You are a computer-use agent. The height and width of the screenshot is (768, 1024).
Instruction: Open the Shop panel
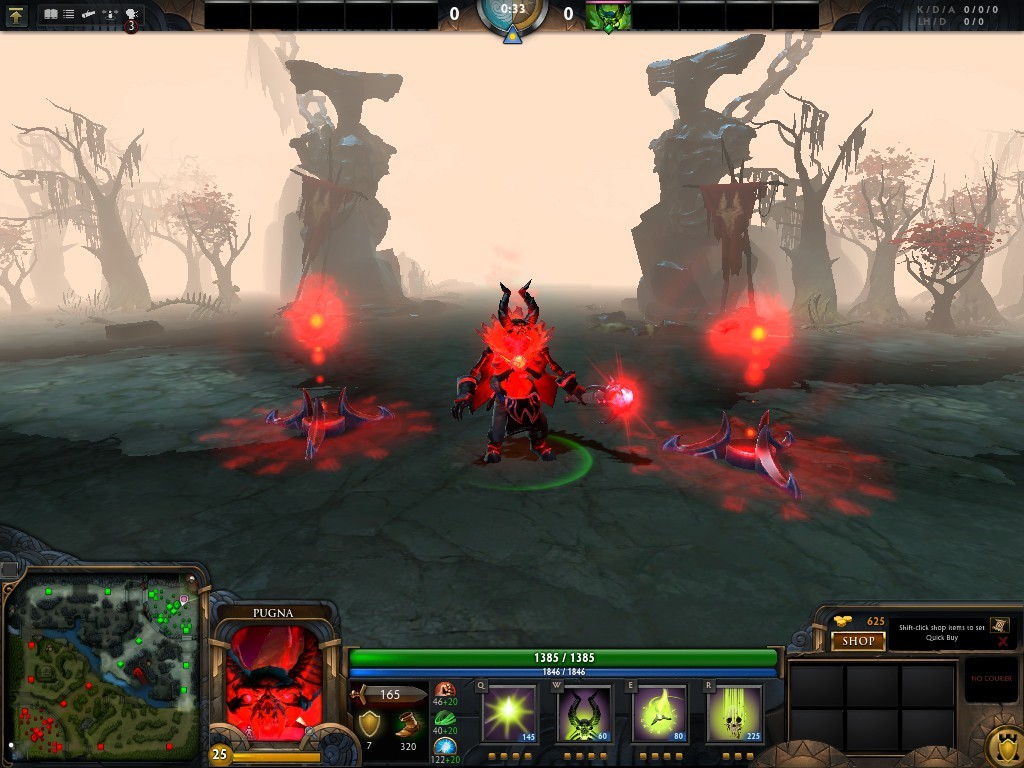click(x=858, y=641)
